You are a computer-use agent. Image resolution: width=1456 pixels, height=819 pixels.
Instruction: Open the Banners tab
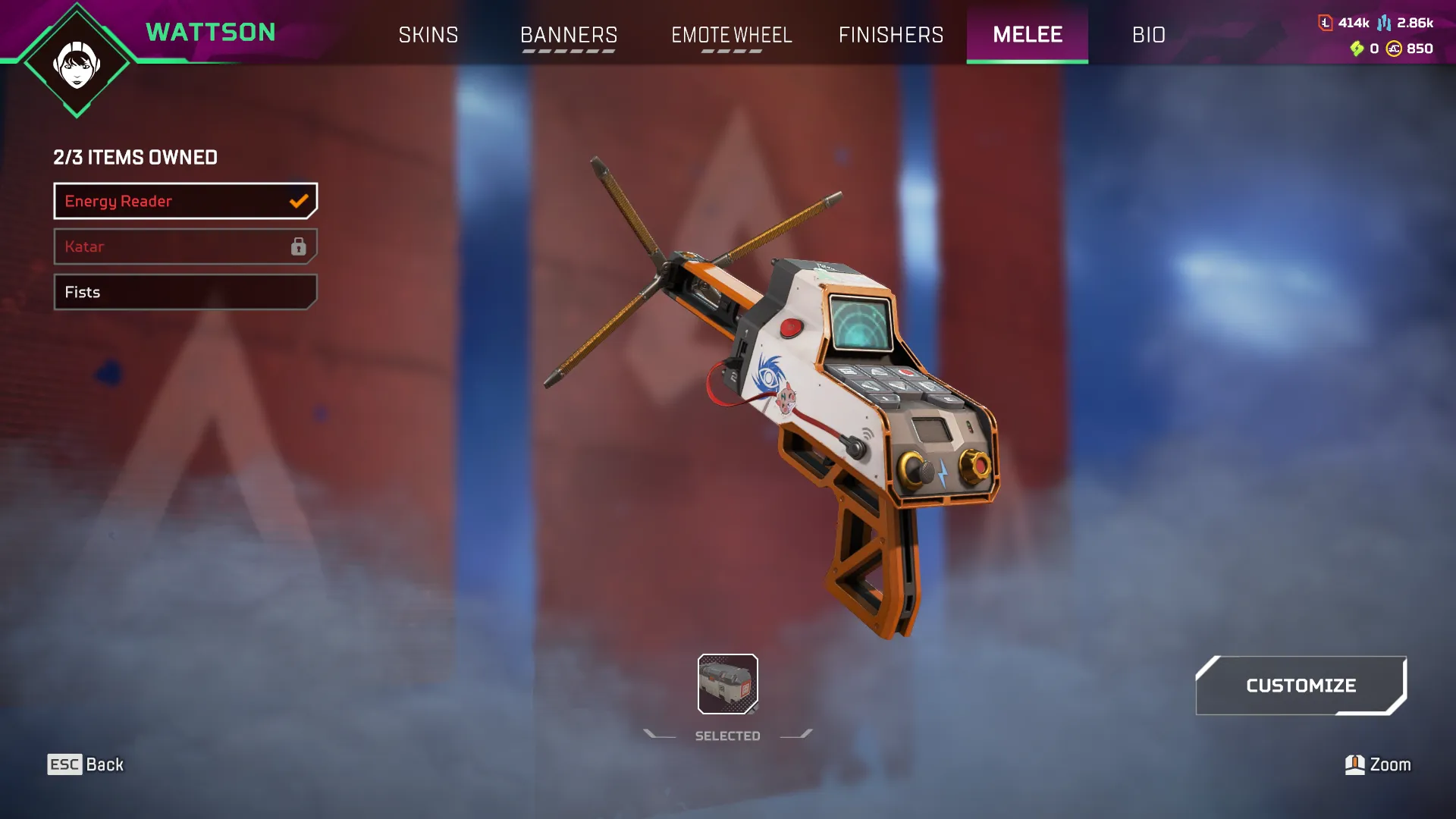click(569, 35)
